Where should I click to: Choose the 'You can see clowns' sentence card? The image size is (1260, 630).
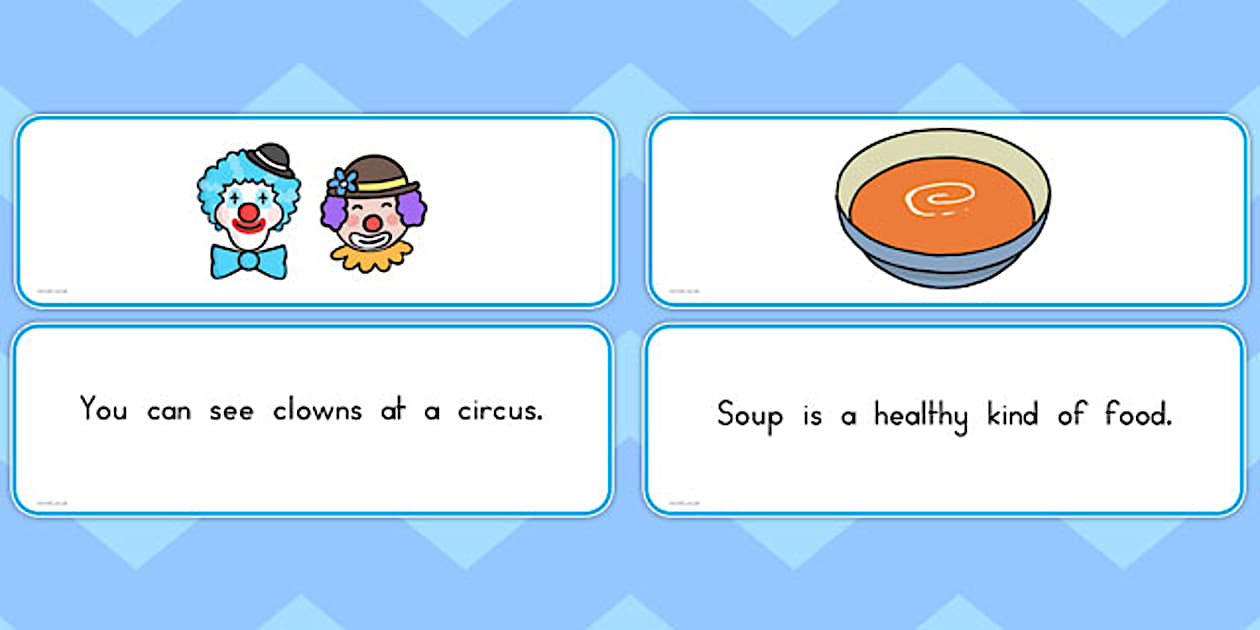pos(312,419)
